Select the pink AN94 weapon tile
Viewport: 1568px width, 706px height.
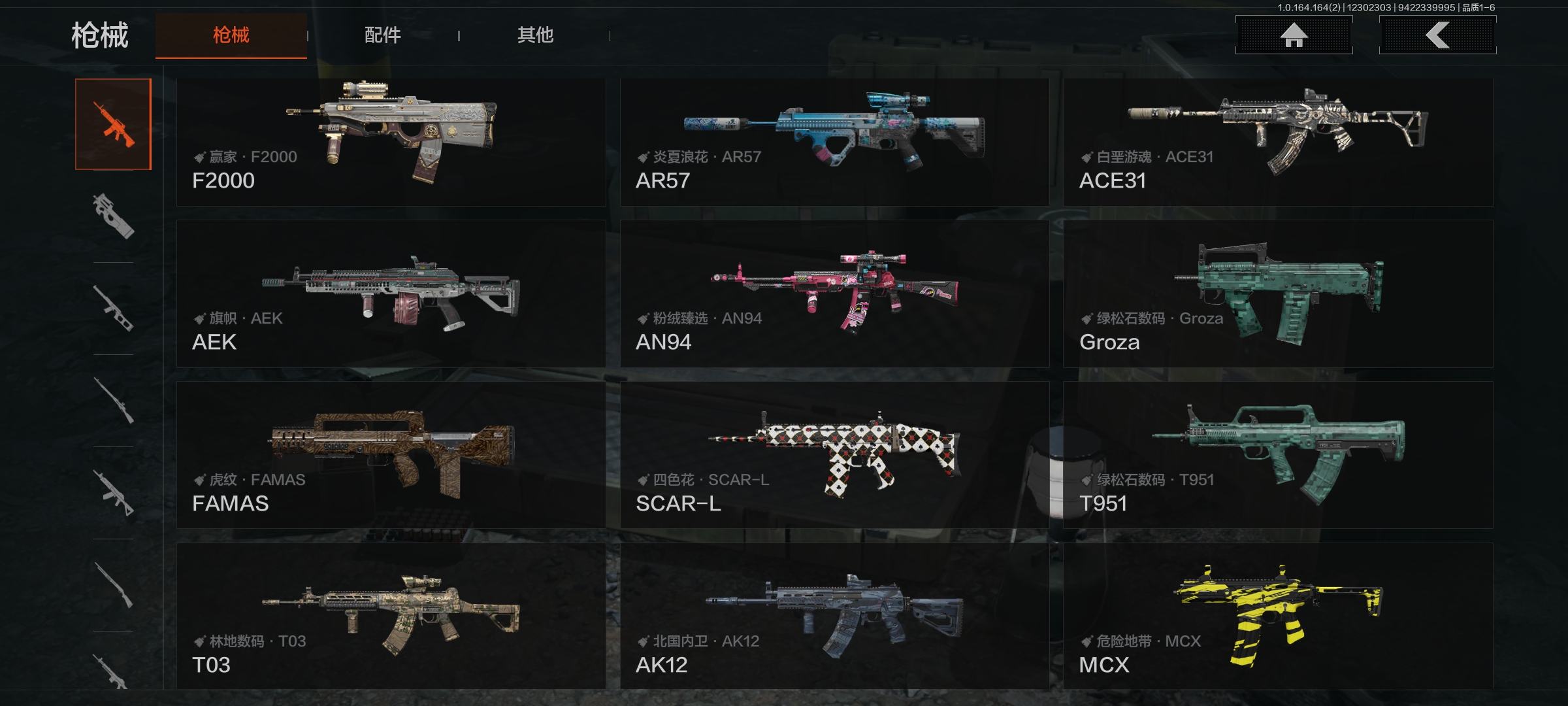(x=834, y=294)
